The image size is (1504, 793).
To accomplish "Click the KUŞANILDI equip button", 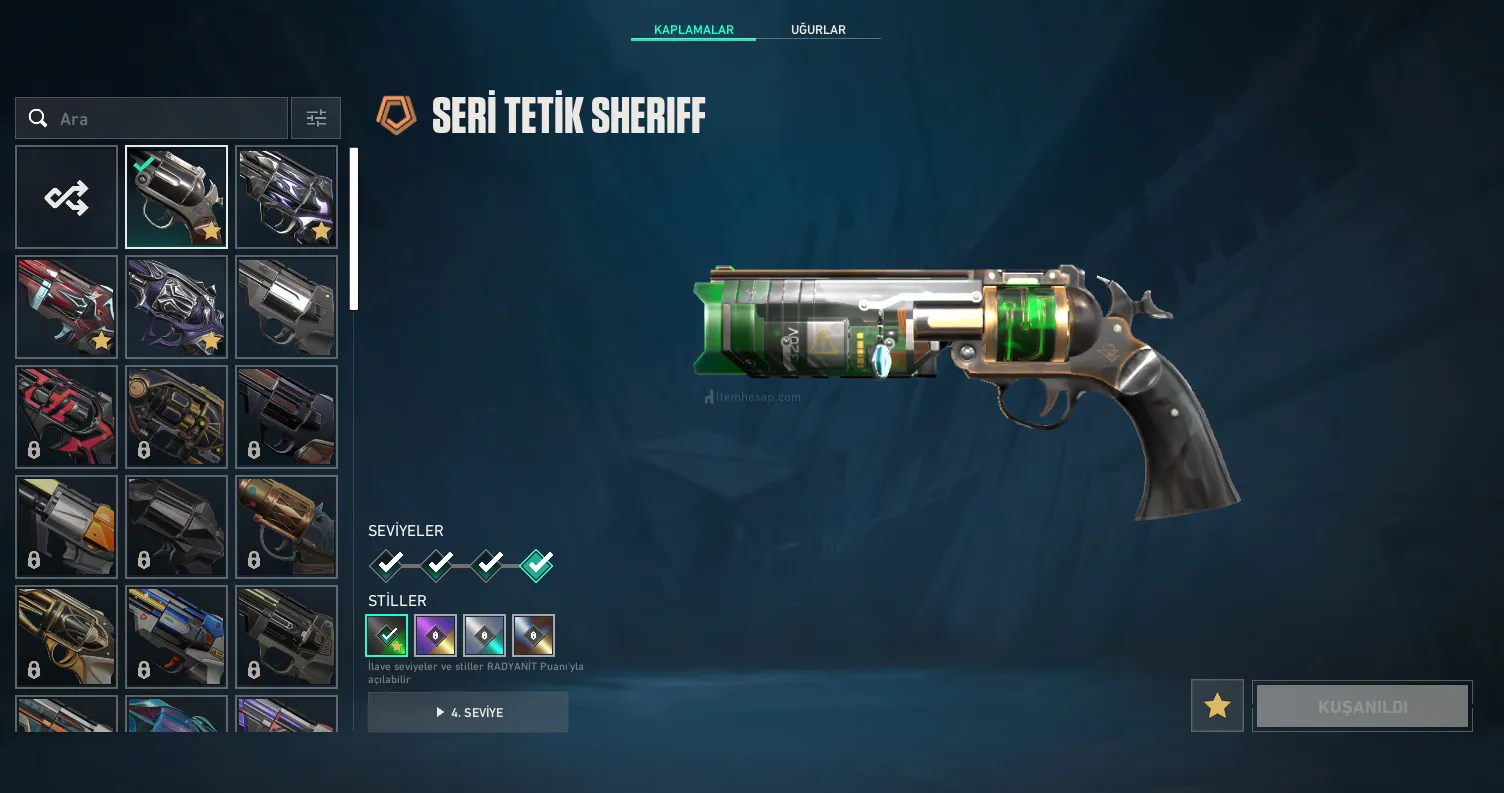I will [x=1362, y=706].
